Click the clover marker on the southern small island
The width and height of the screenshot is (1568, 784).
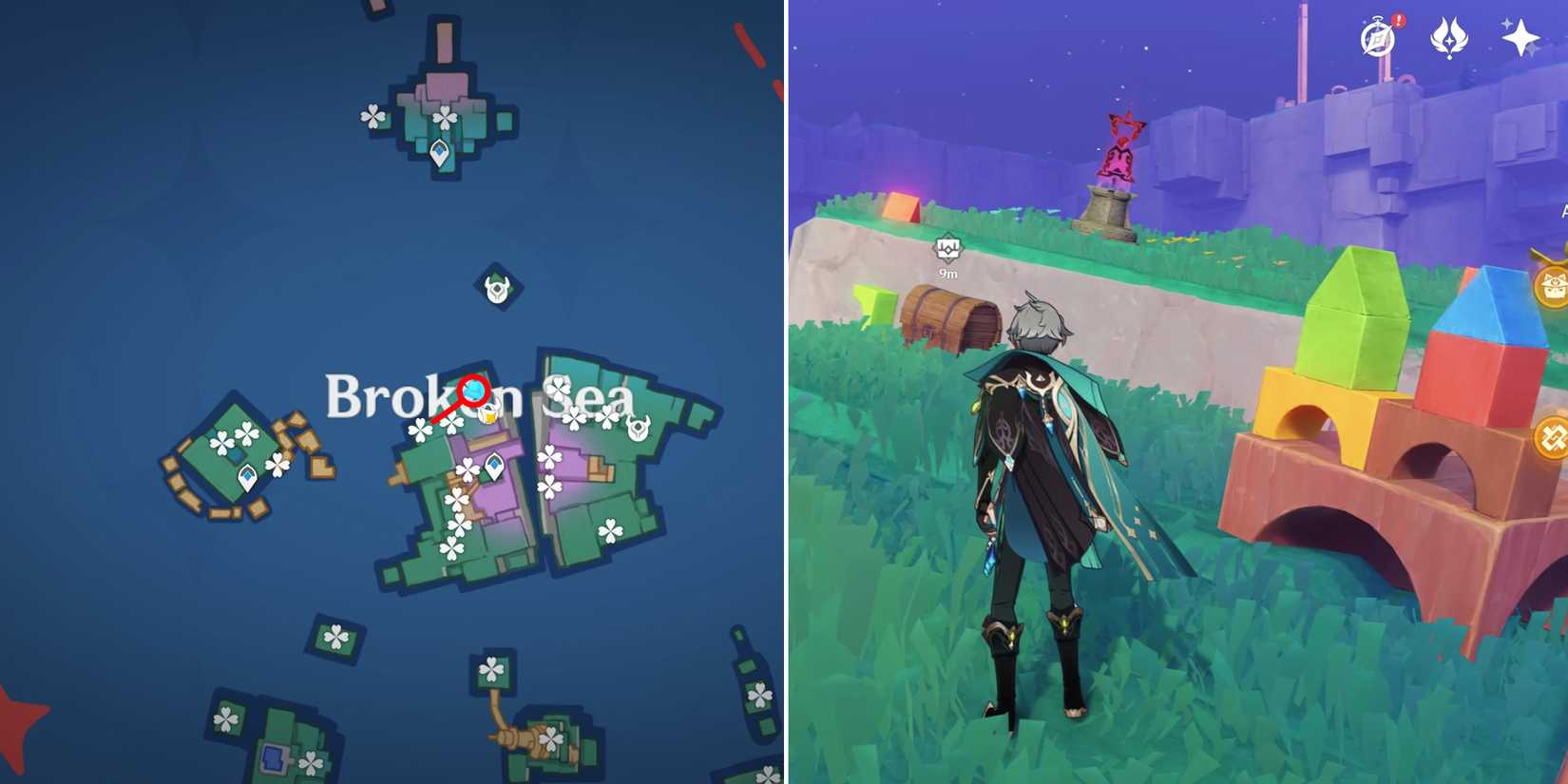tap(336, 637)
